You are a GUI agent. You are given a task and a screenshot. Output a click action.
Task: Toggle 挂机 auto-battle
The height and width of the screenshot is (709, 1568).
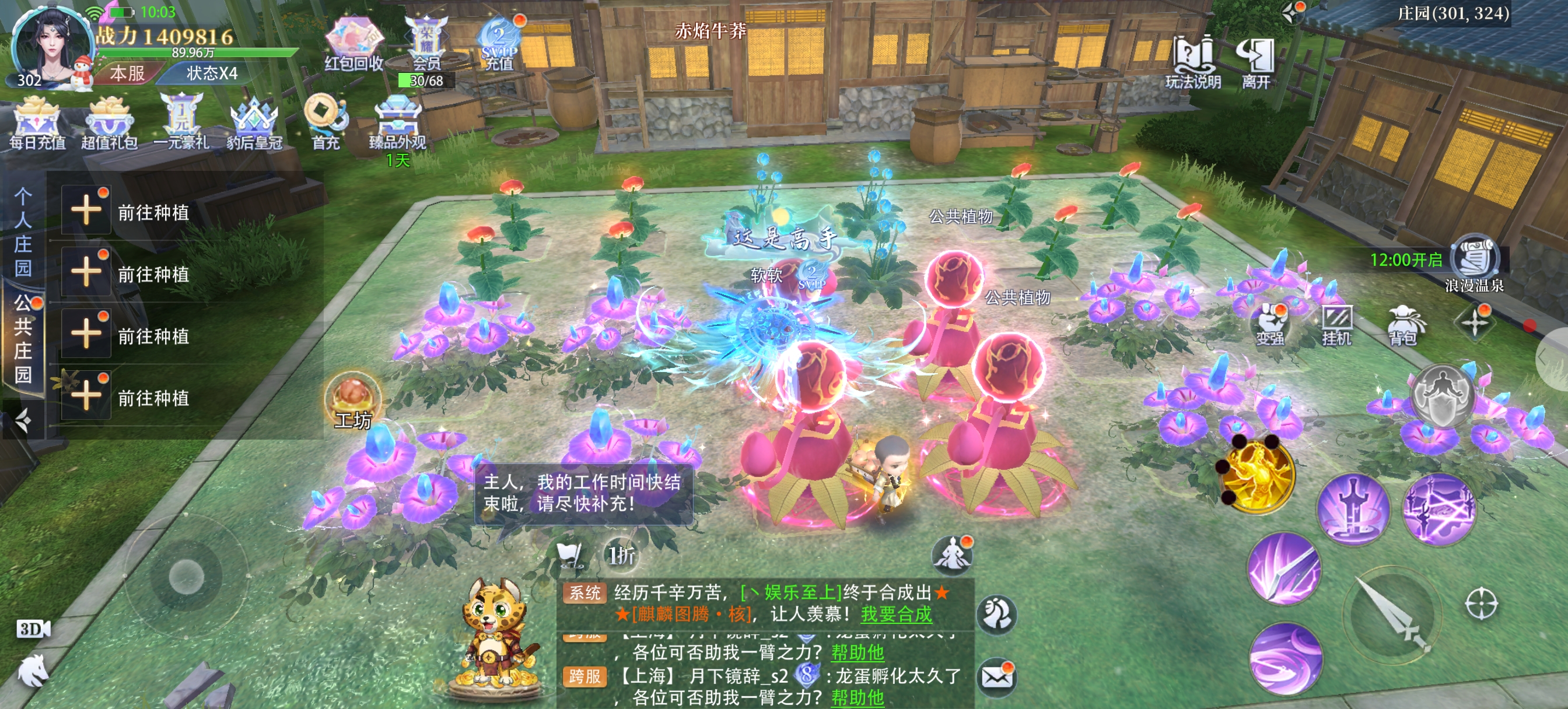coord(1336,325)
